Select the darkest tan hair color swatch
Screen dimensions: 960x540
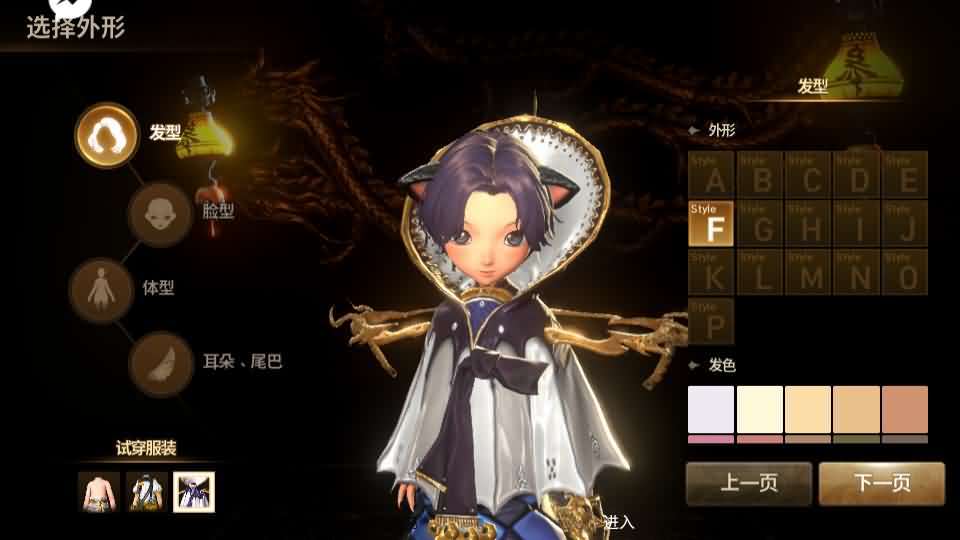[x=905, y=409]
